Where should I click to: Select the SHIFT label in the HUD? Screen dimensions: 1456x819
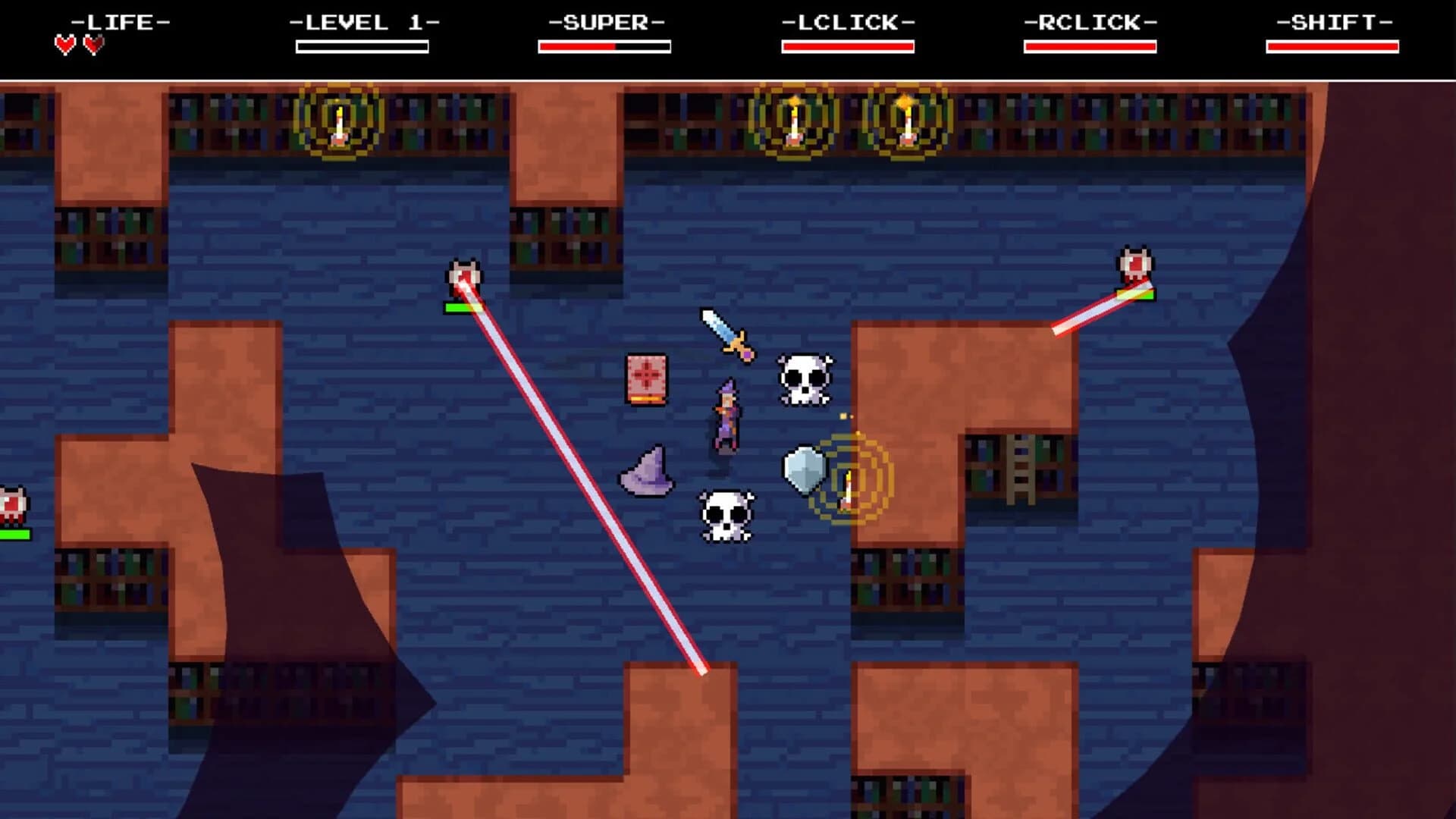click(1335, 22)
